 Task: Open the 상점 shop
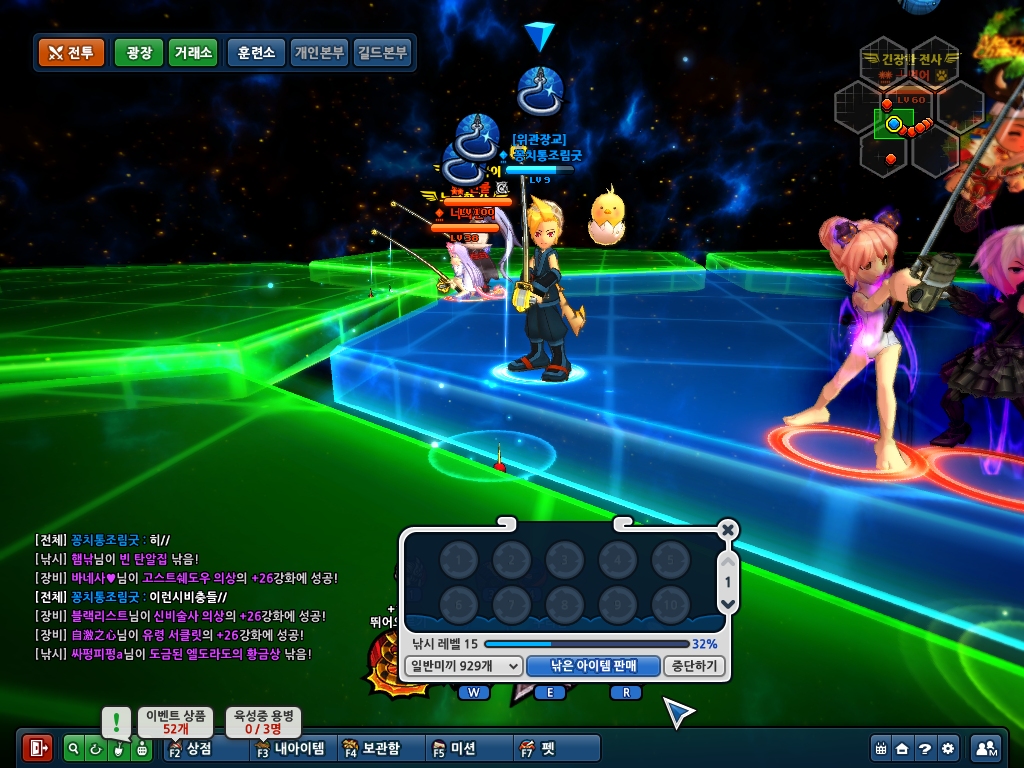pos(190,748)
